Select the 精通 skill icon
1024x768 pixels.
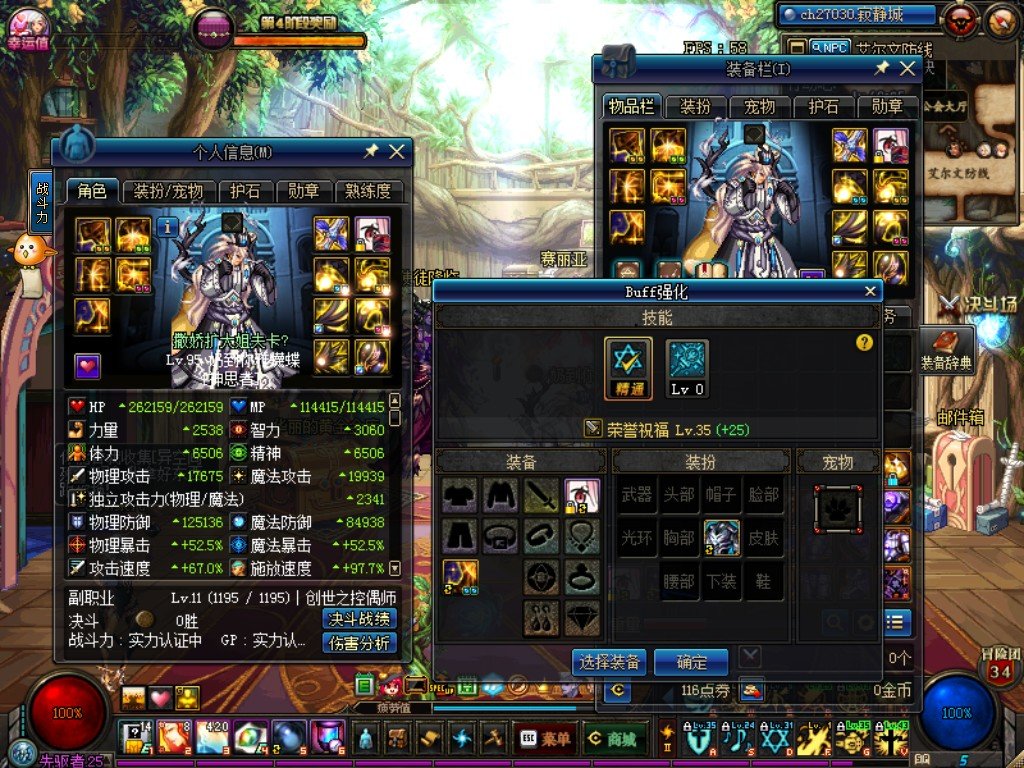pyautogui.click(x=628, y=366)
